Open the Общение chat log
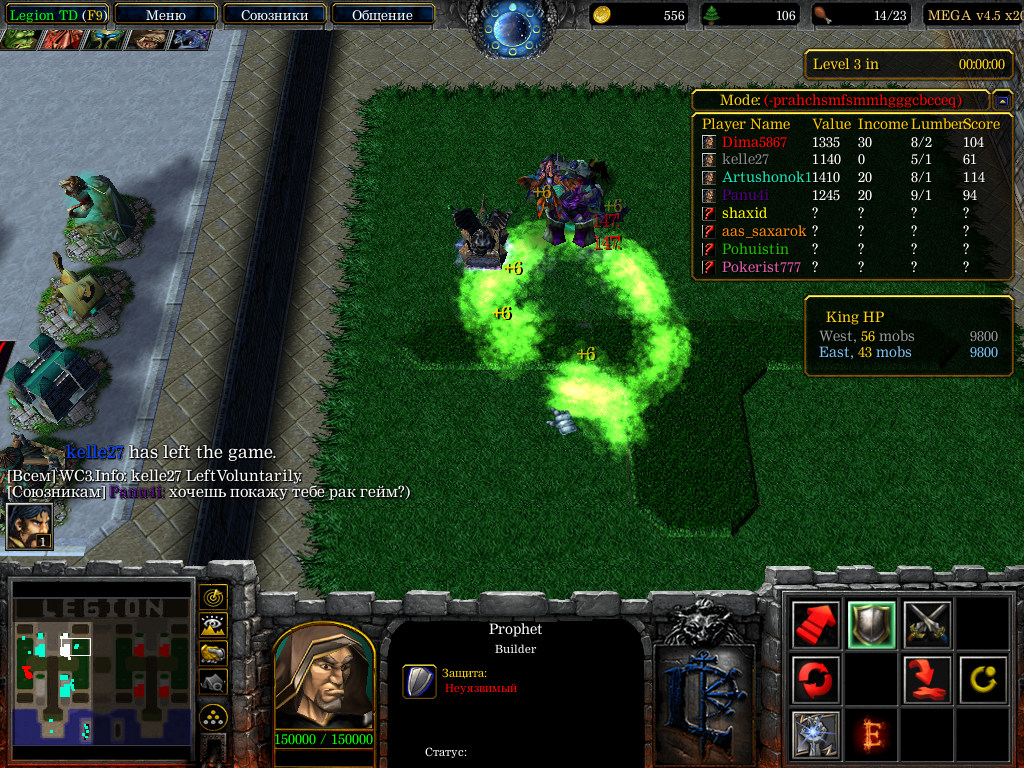 (x=382, y=15)
